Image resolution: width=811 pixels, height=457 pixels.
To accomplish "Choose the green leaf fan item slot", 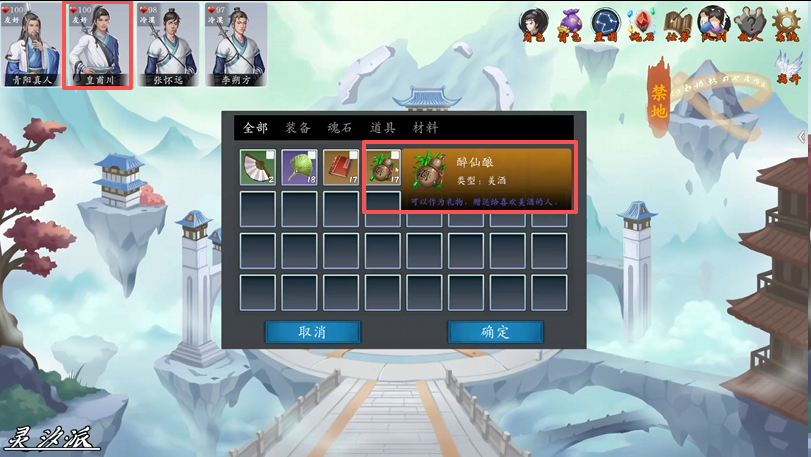I will (x=299, y=167).
